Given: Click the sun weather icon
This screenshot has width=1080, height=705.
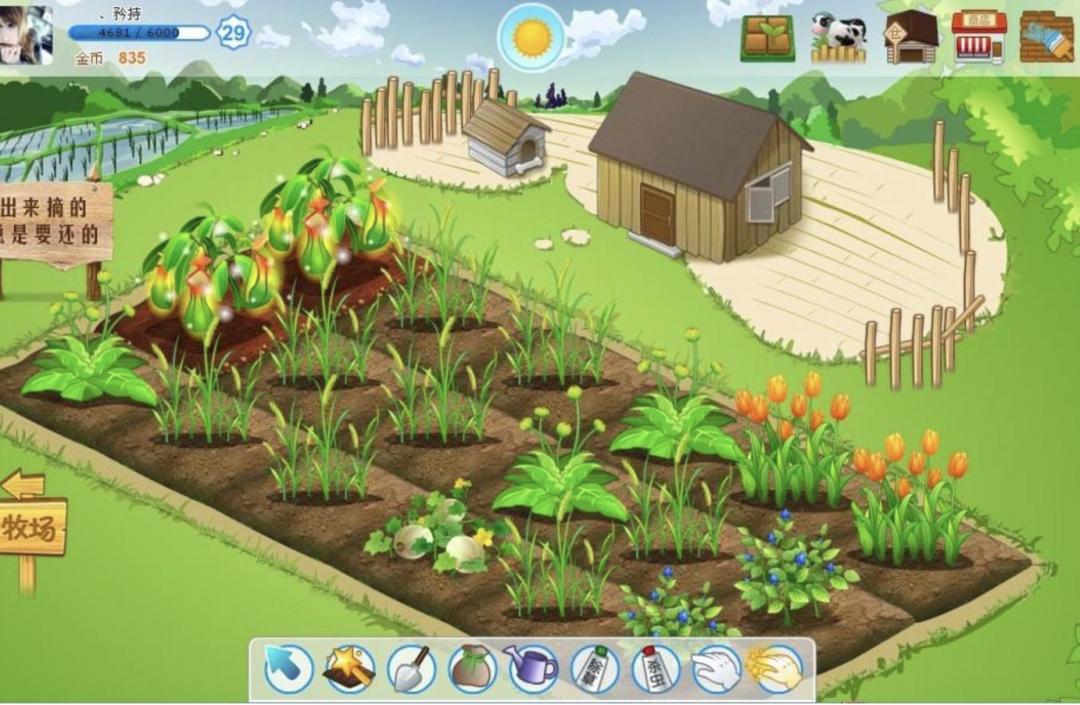Looking at the screenshot, I should 531,38.
